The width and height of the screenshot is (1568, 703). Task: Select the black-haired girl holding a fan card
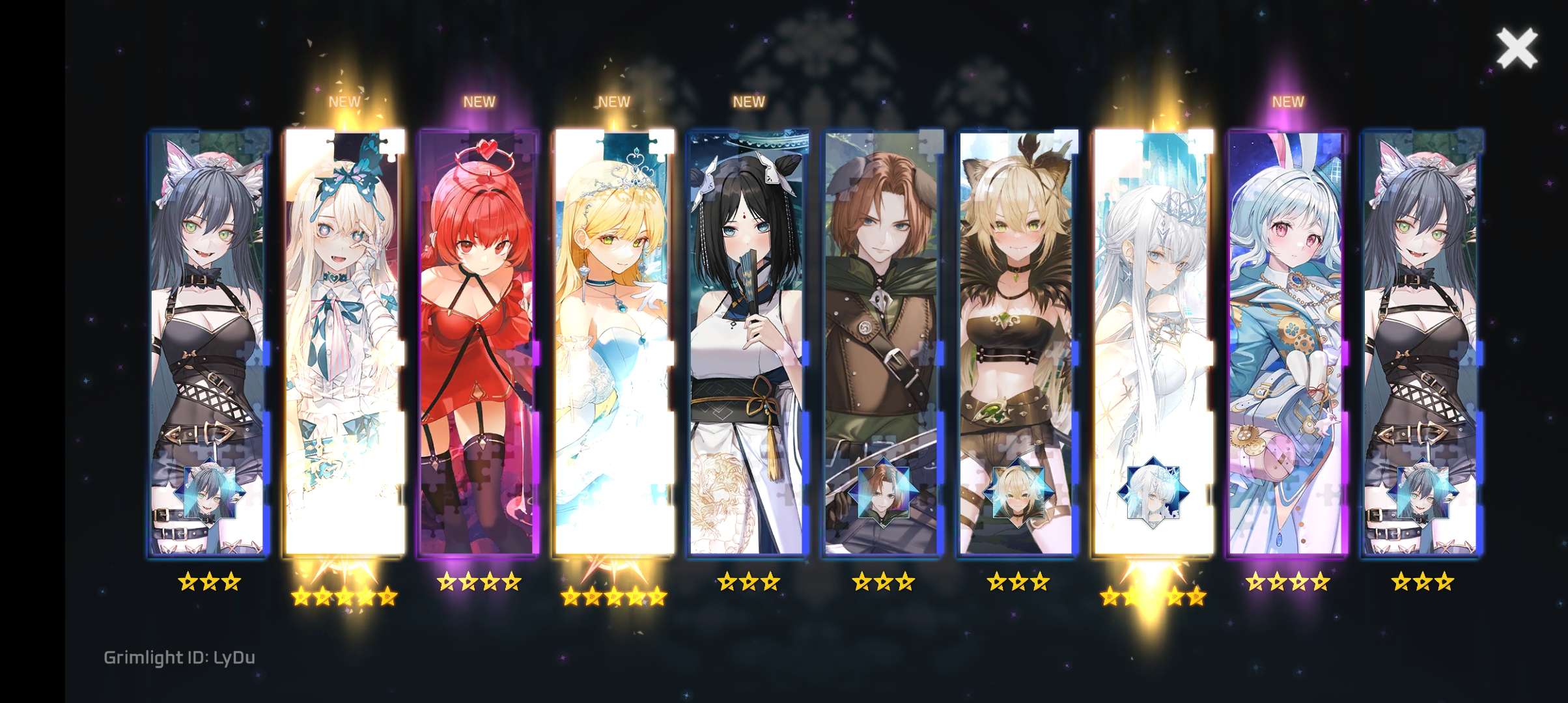[x=748, y=342]
